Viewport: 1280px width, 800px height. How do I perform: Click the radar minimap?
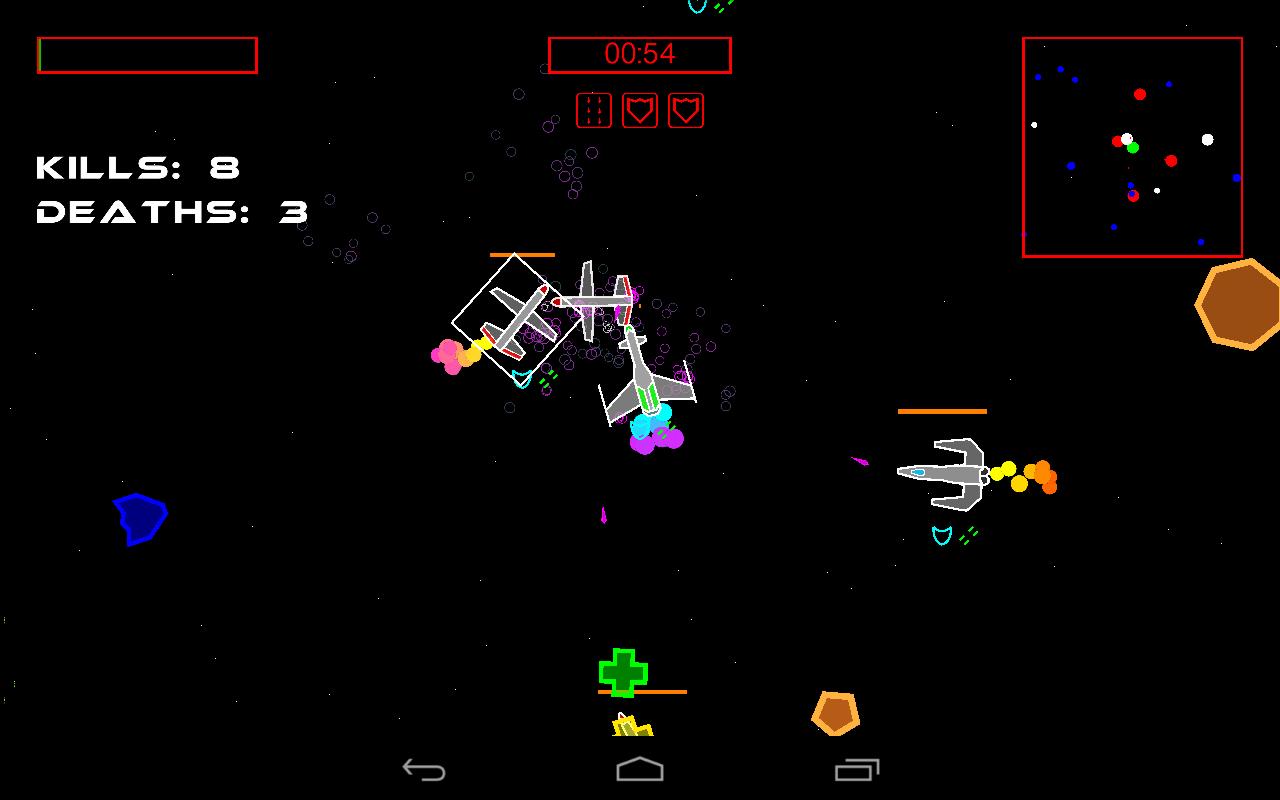click(x=1132, y=147)
